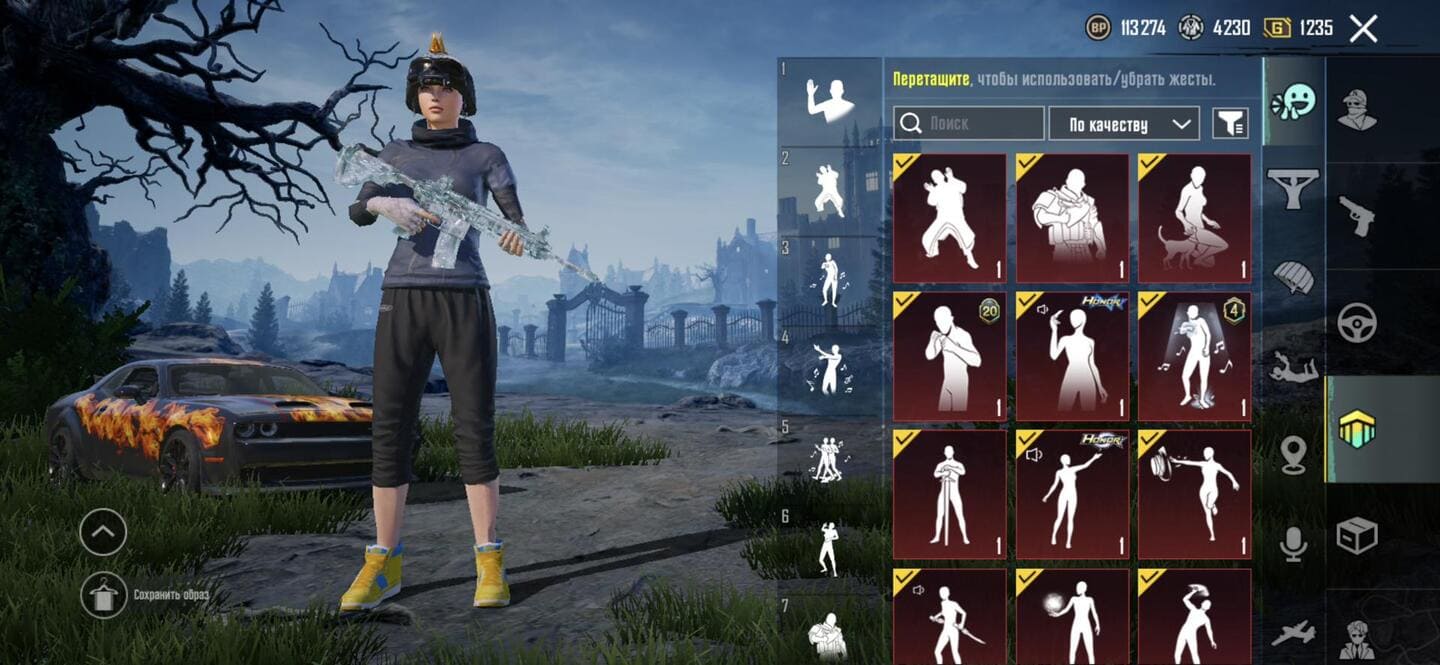Screen dimensions: 1440x665
Task: Open the "По качеству" sort dropdown
Action: (x=1124, y=124)
